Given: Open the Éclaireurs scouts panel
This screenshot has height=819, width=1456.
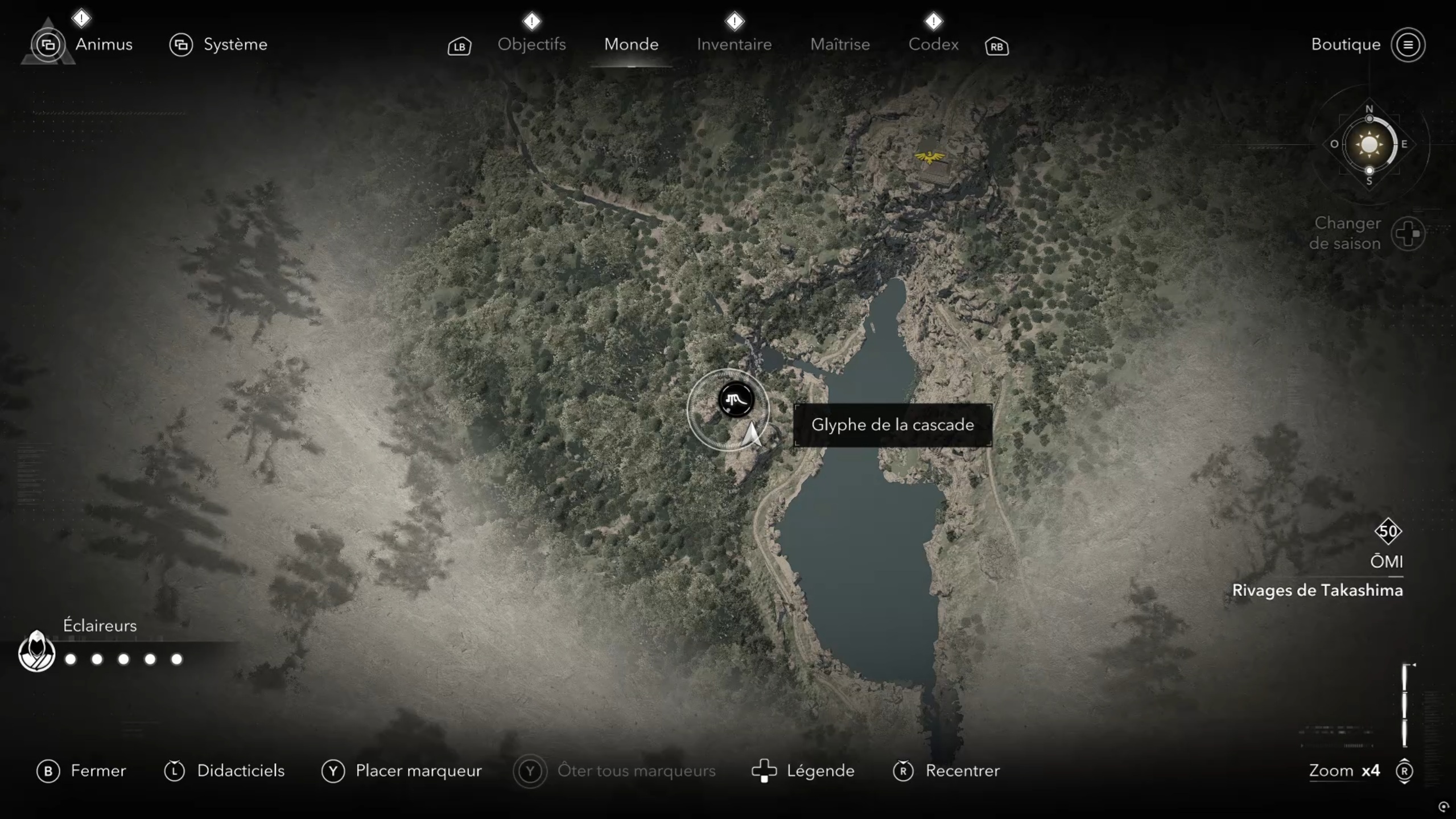Looking at the screenshot, I should point(36,652).
